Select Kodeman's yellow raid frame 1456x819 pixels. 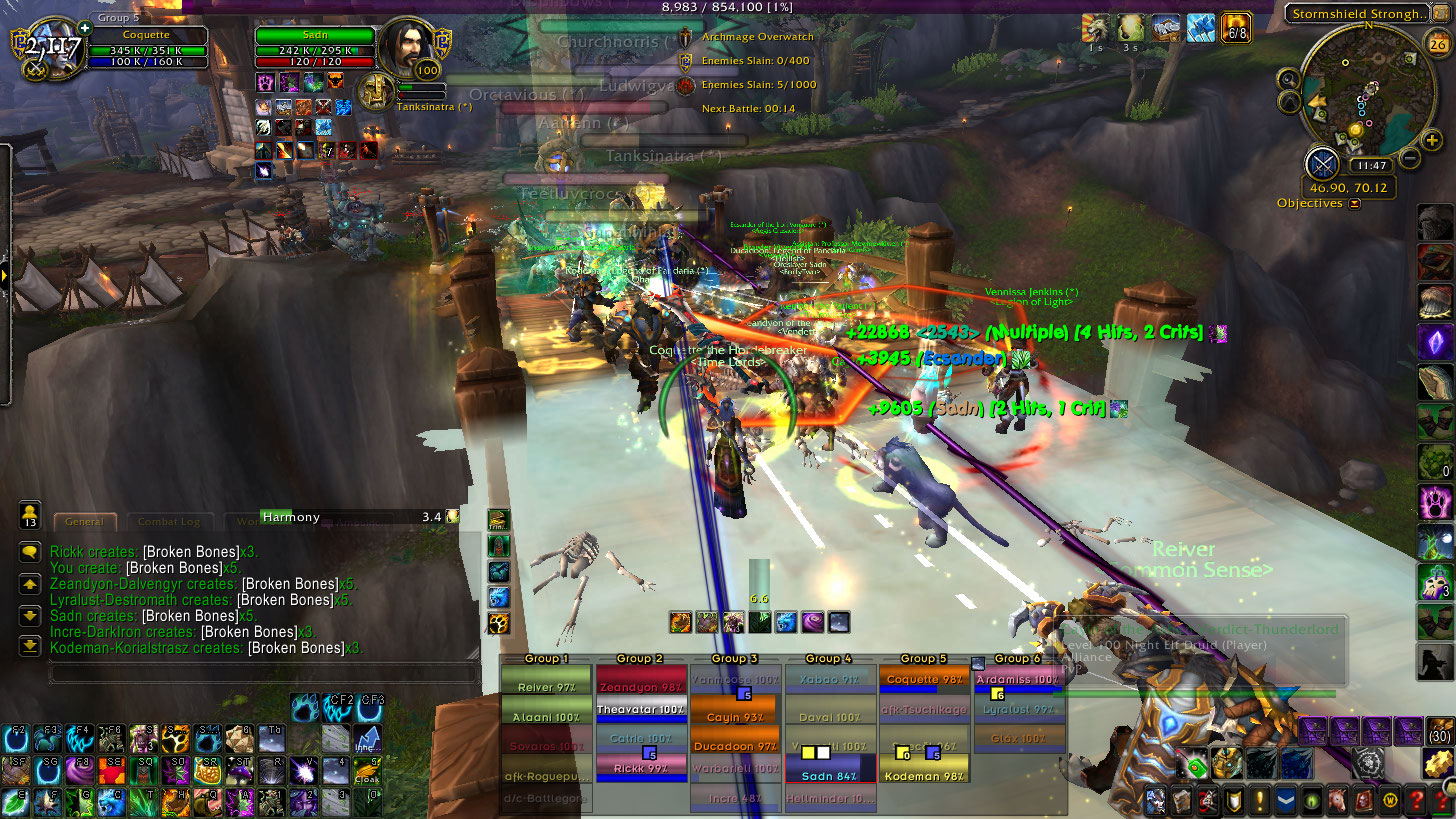point(926,776)
